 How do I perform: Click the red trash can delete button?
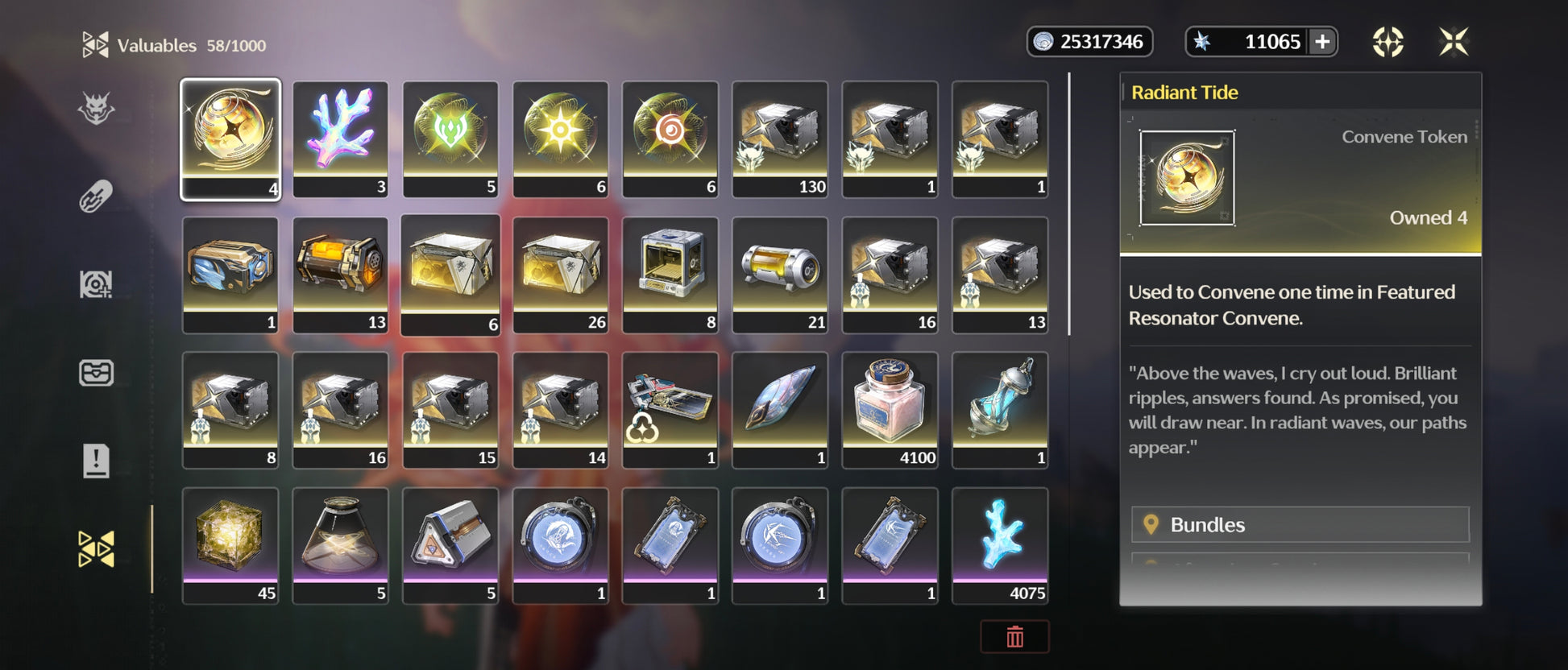click(1014, 637)
